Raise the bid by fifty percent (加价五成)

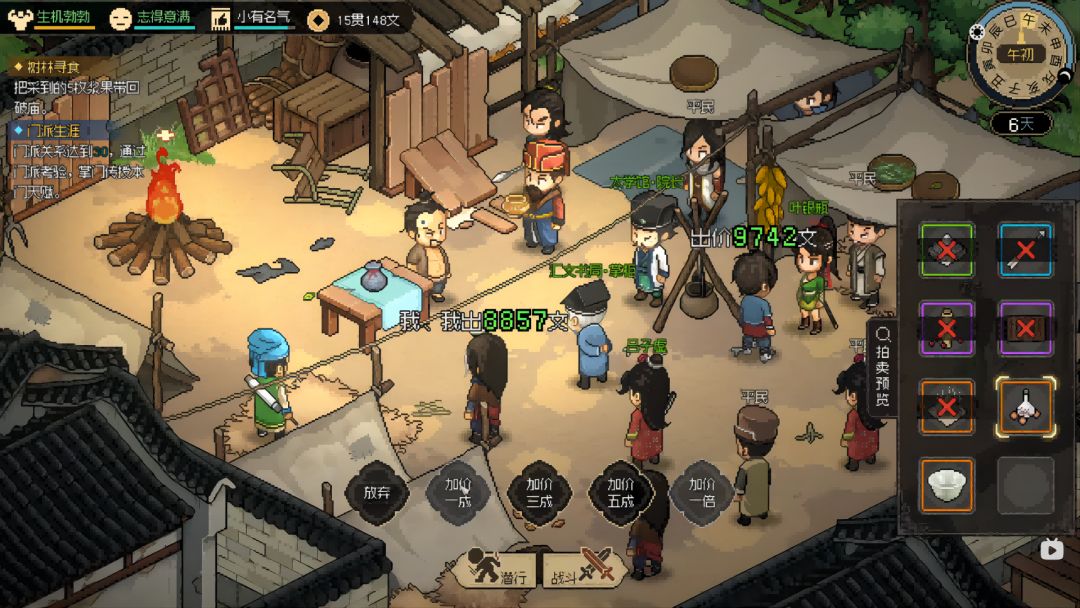tap(620, 492)
